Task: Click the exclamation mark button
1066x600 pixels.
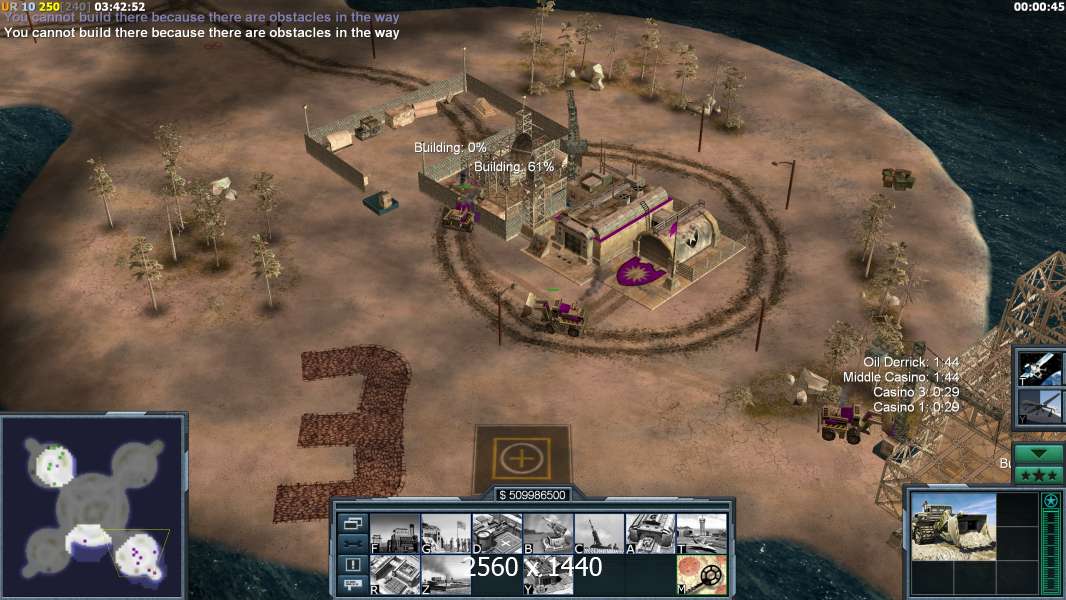Action: pos(352,565)
